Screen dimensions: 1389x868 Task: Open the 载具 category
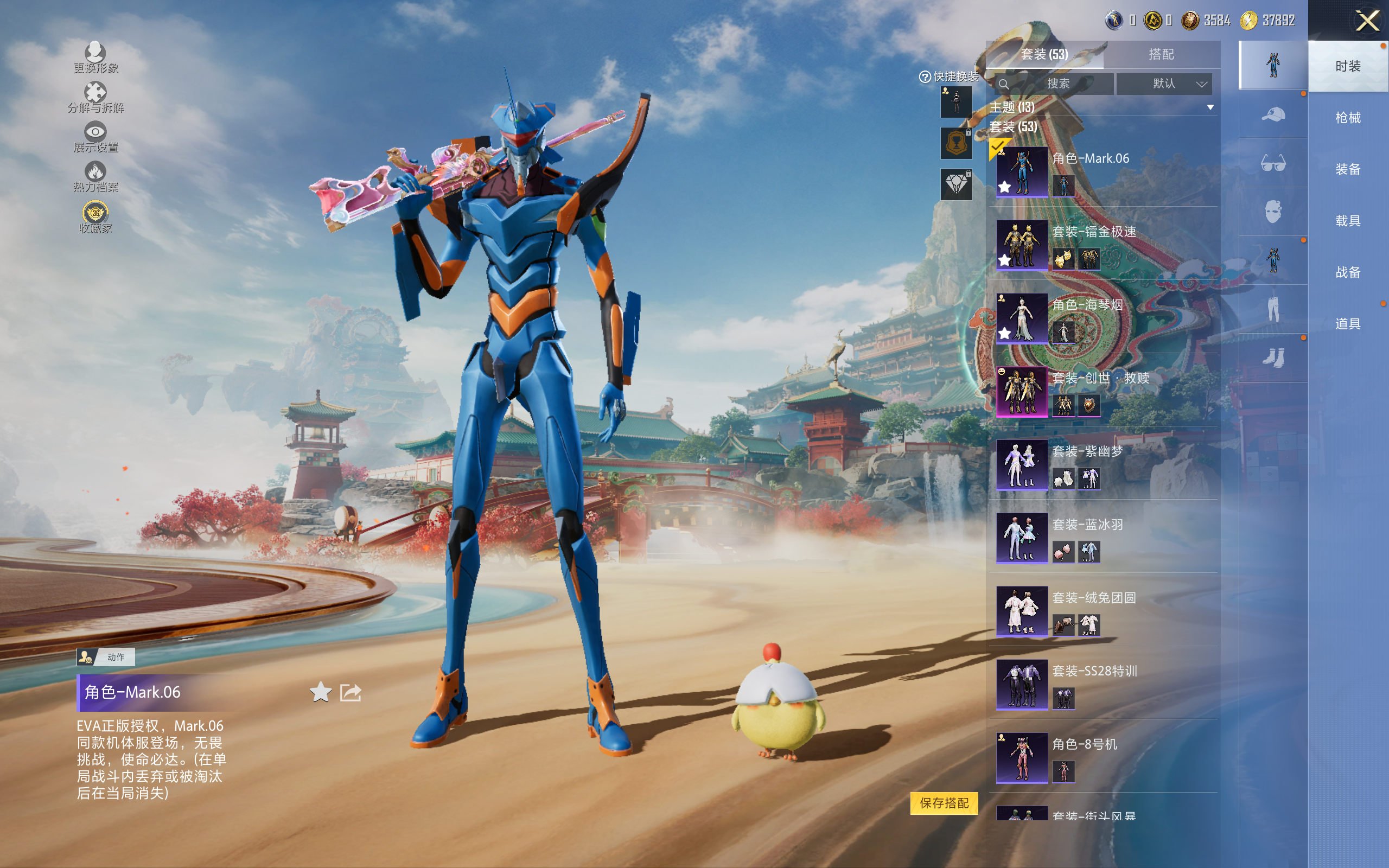tap(1348, 221)
